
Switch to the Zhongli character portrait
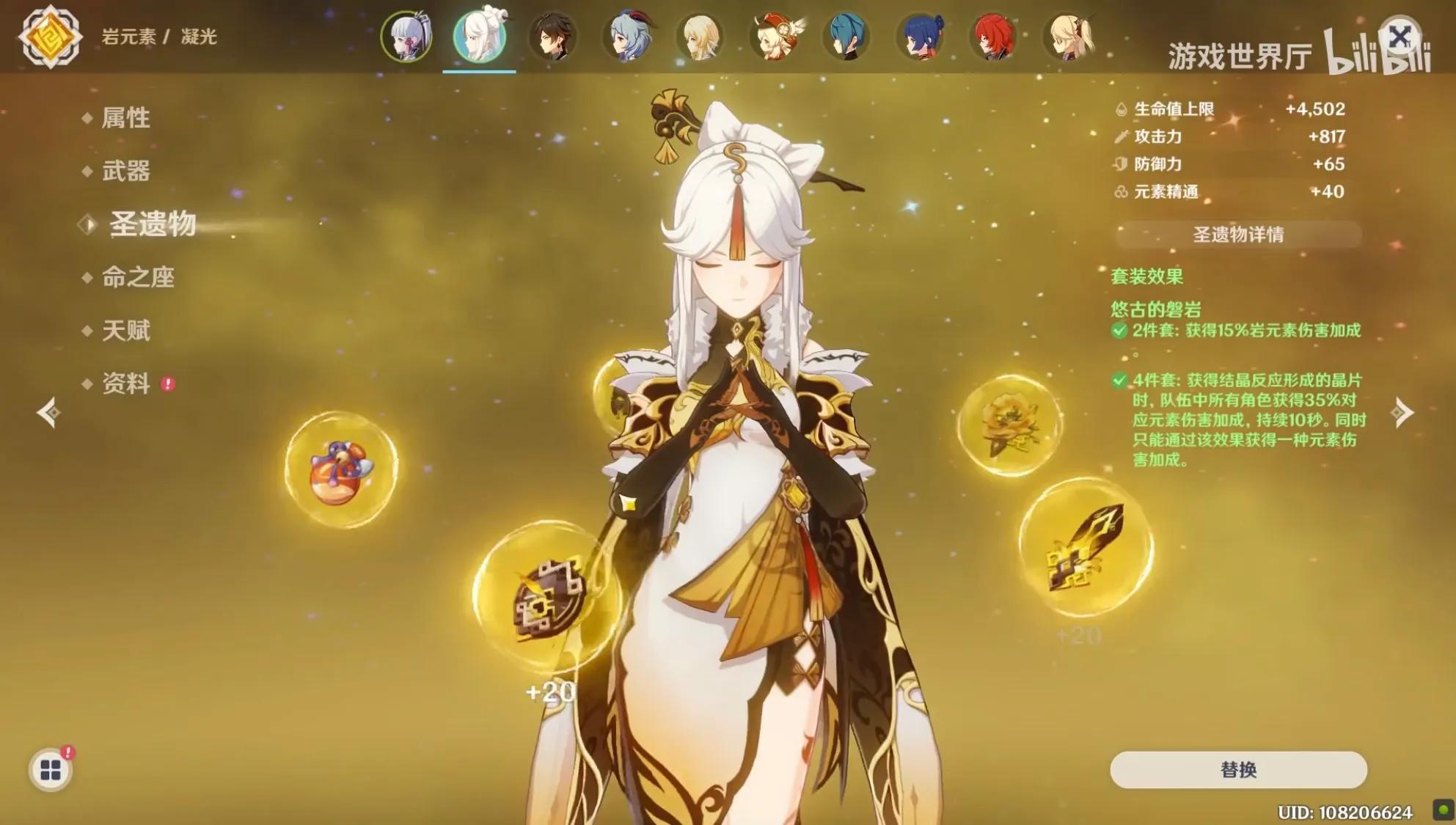tap(552, 37)
